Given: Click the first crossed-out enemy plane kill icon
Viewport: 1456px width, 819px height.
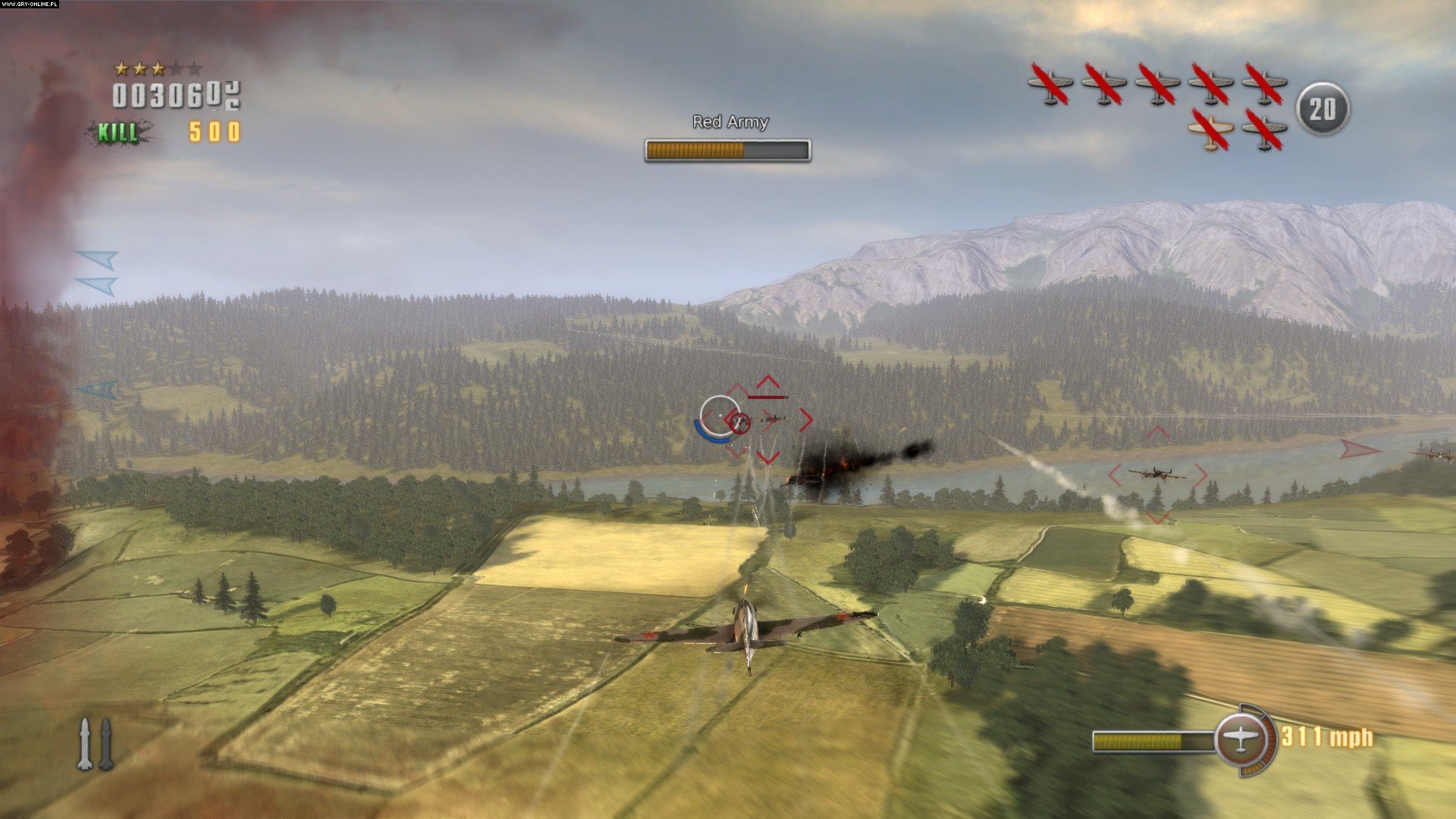Looking at the screenshot, I should pyautogui.click(x=1050, y=83).
